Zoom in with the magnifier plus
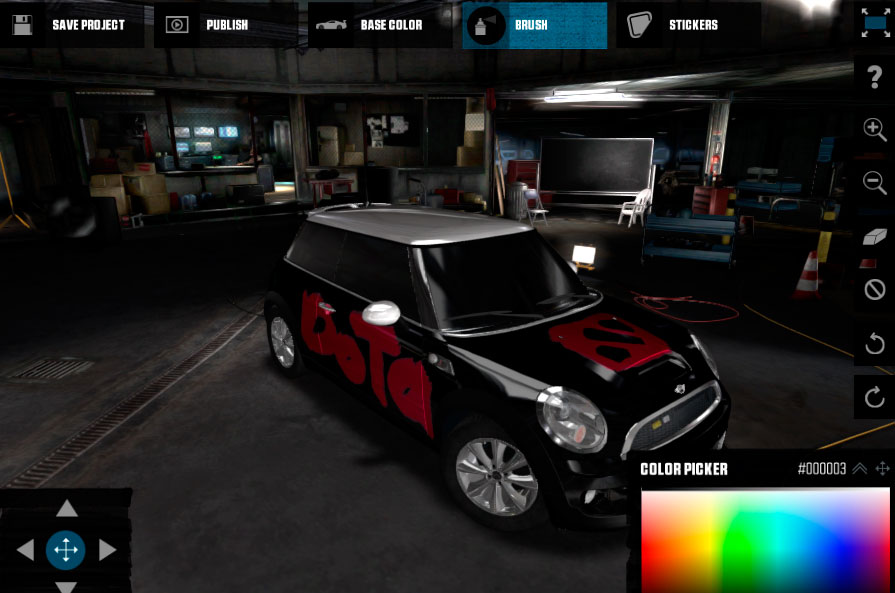895x593 pixels. (875, 130)
